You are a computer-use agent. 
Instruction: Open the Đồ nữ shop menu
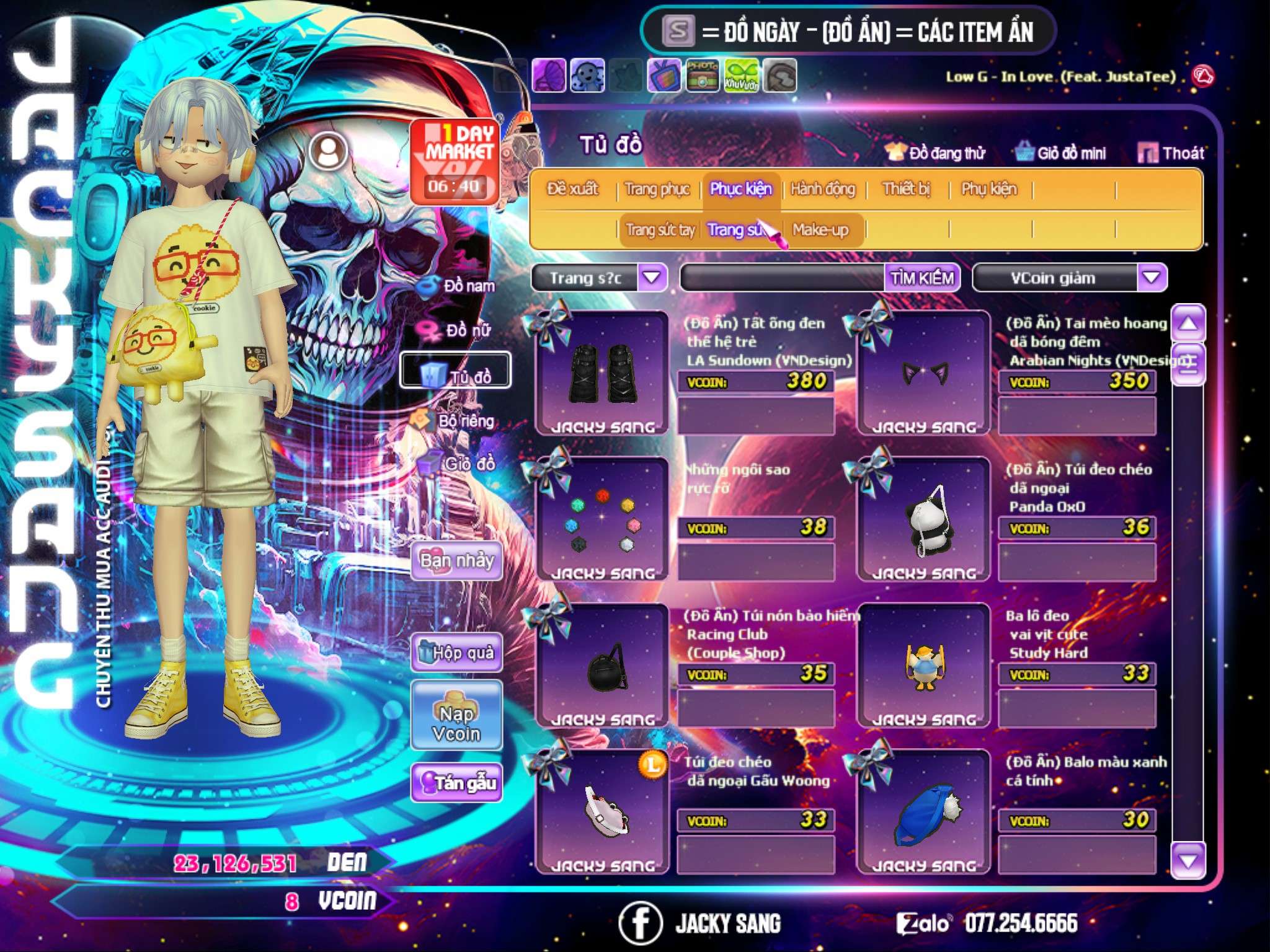click(458, 330)
